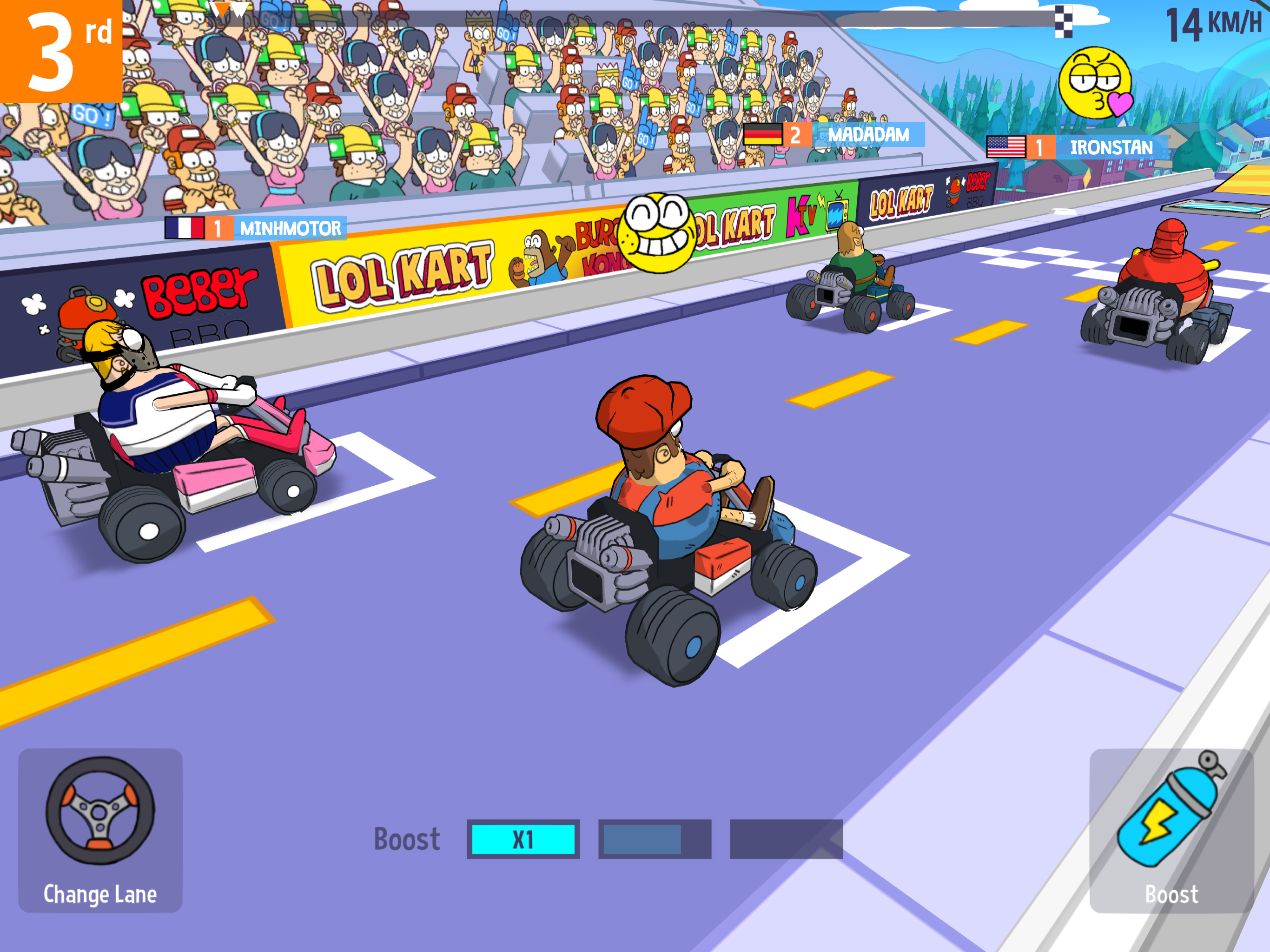Click the MINHMOTOR nameplate
The width and height of the screenshot is (1270, 952).
point(290,228)
